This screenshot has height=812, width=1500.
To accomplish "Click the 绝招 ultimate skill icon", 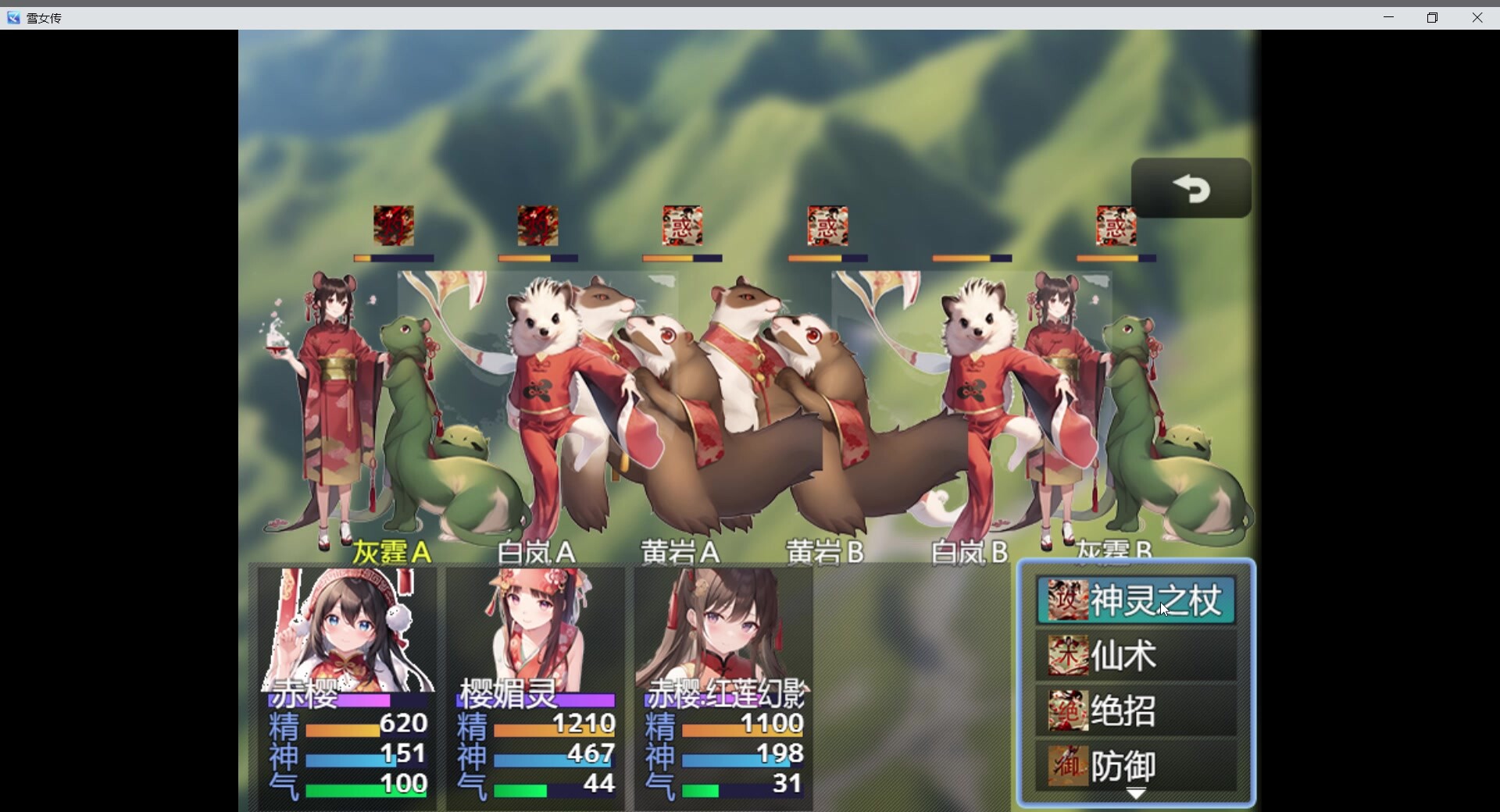I will point(1067,711).
